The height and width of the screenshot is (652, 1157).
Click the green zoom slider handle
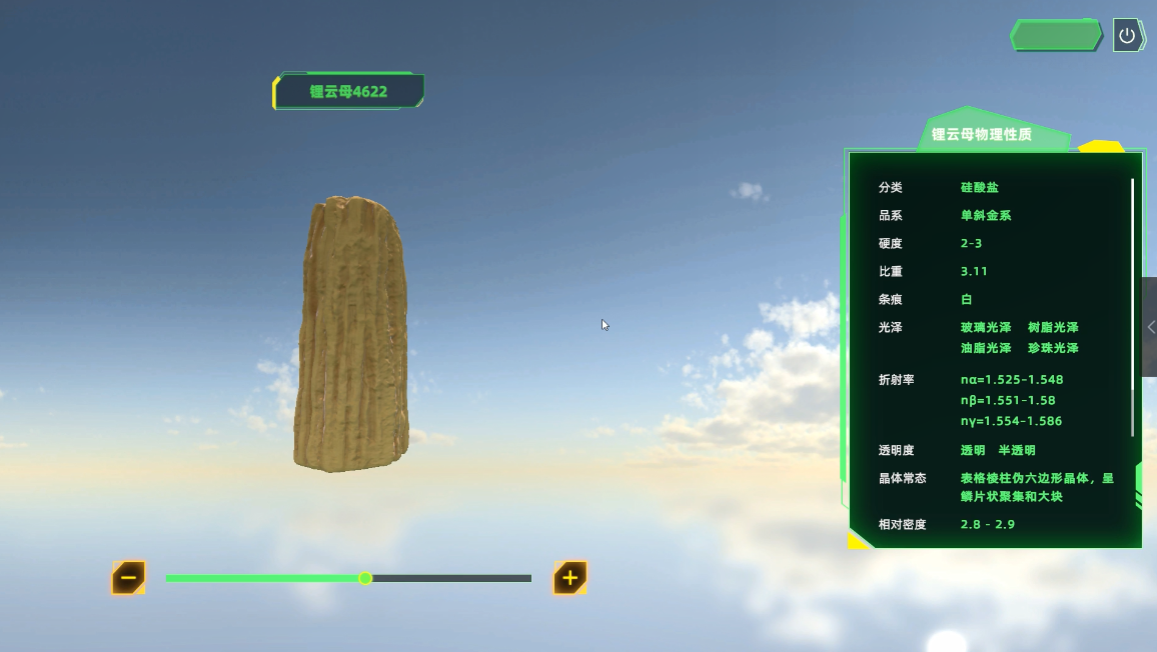pyautogui.click(x=366, y=578)
